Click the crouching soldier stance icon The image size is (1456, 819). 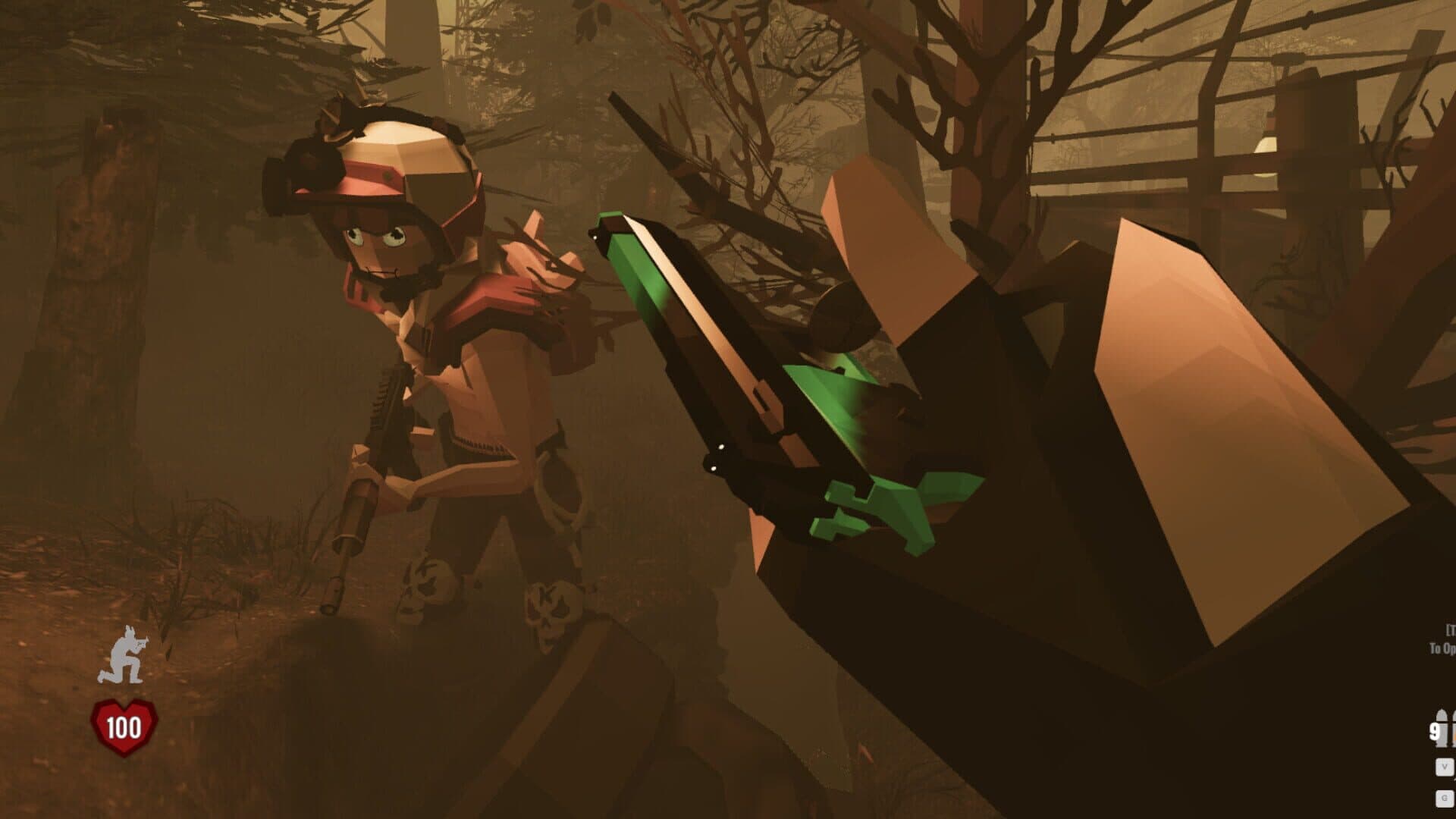click(x=123, y=654)
